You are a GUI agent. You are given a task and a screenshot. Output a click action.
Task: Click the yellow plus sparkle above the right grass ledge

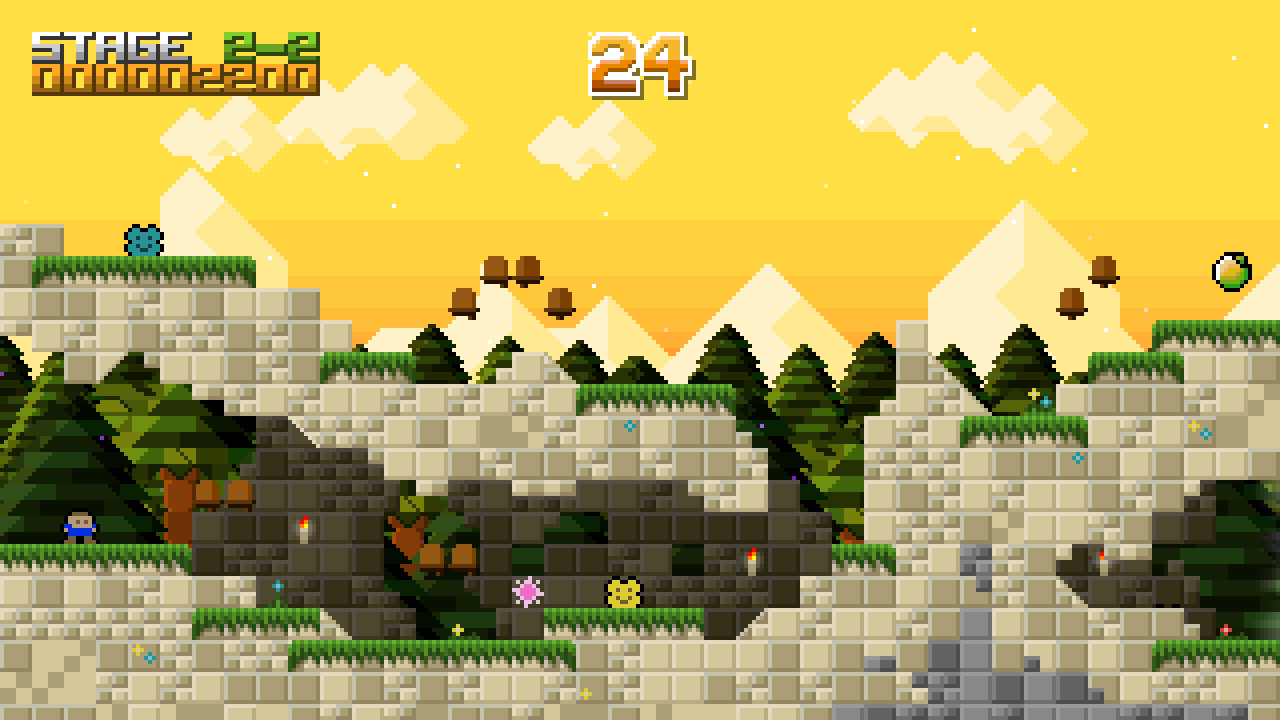[x=1035, y=392]
